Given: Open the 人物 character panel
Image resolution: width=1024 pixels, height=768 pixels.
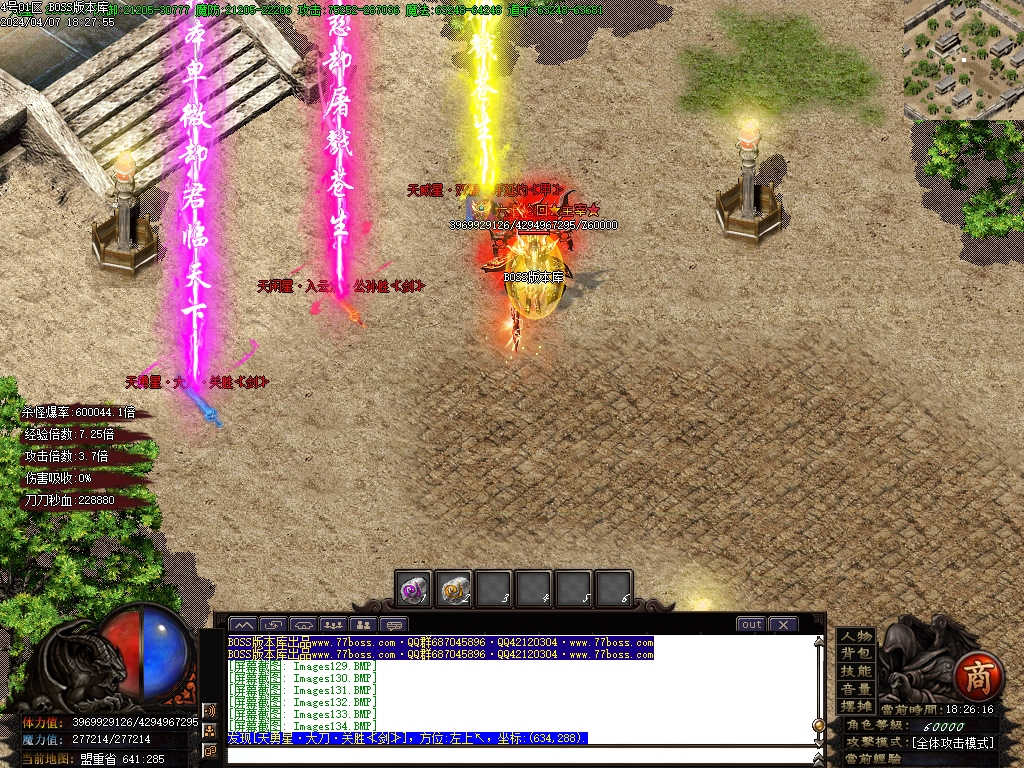Looking at the screenshot, I should [x=855, y=636].
